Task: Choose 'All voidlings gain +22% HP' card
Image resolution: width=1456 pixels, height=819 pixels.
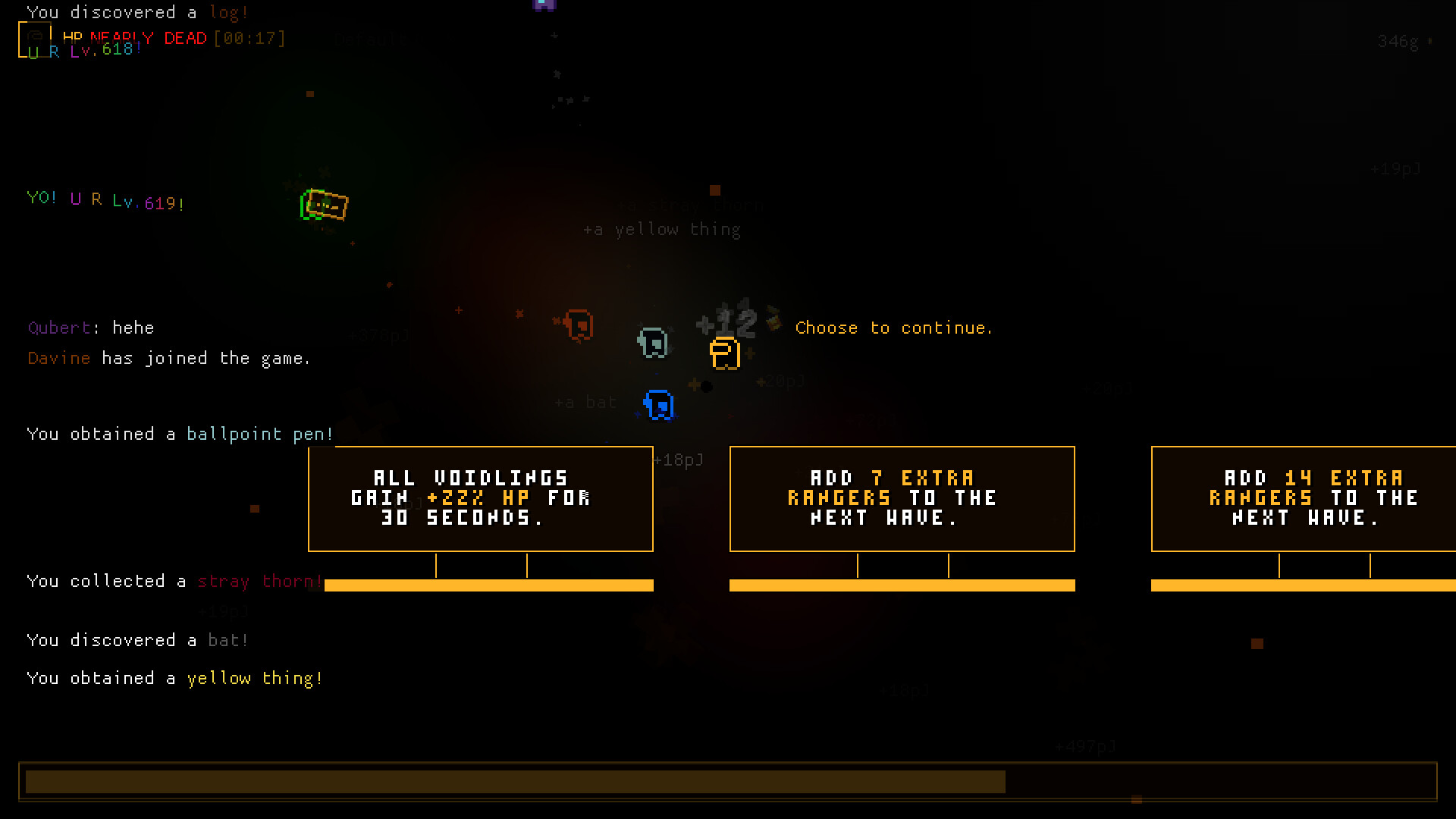Action: tap(480, 498)
